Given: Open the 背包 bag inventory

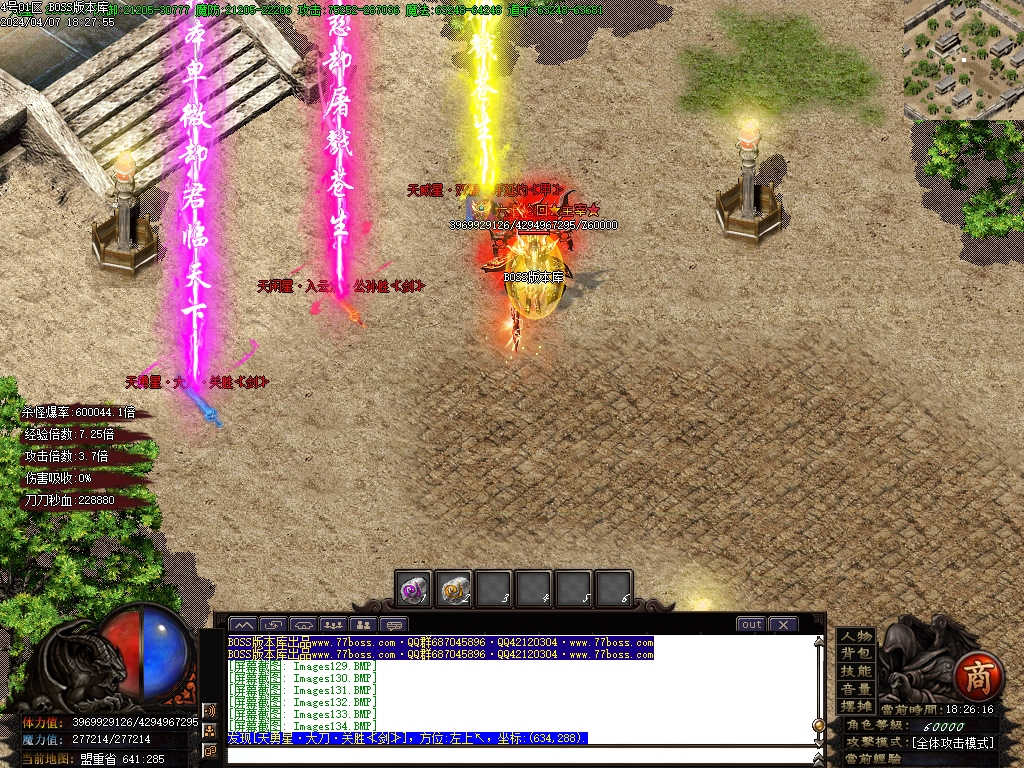Looking at the screenshot, I should click(x=855, y=653).
